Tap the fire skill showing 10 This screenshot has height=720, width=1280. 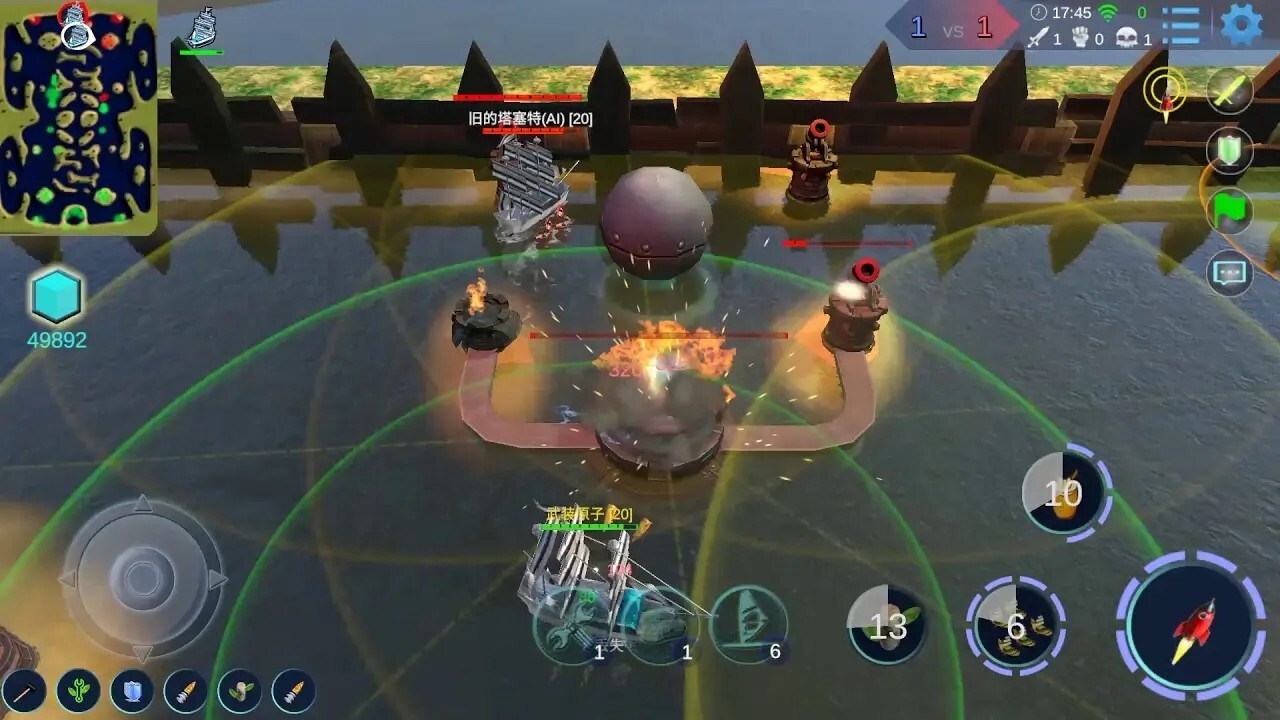click(1062, 490)
